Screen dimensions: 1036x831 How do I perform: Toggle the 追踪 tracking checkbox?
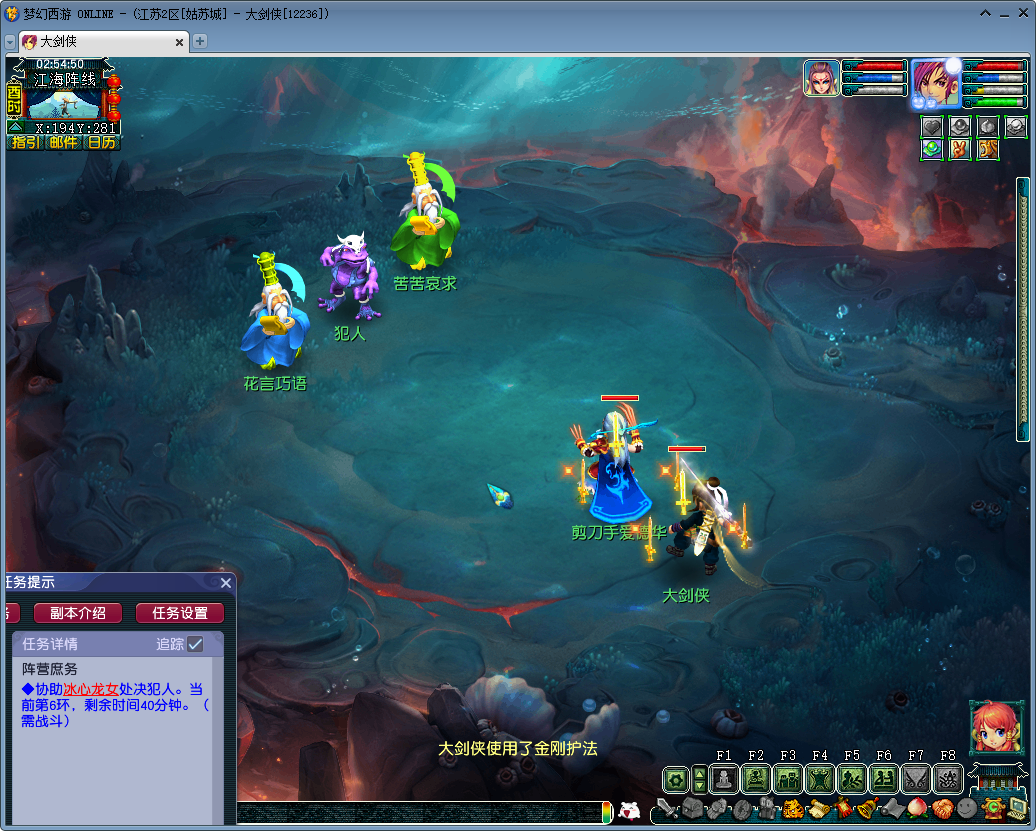pos(196,644)
